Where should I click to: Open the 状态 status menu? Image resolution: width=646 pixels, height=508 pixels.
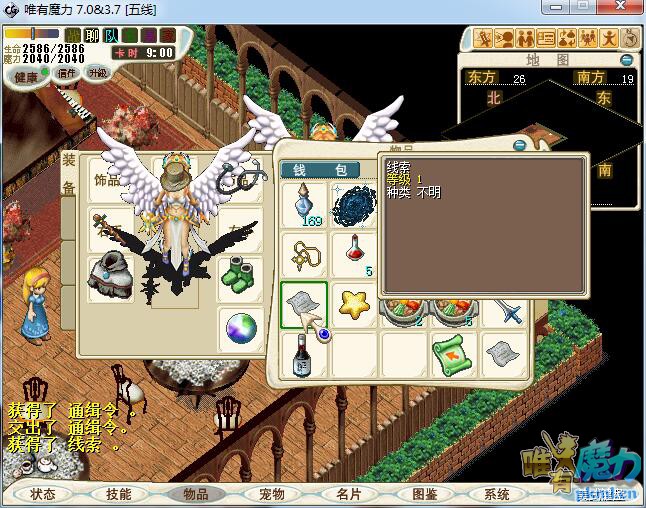[43, 494]
